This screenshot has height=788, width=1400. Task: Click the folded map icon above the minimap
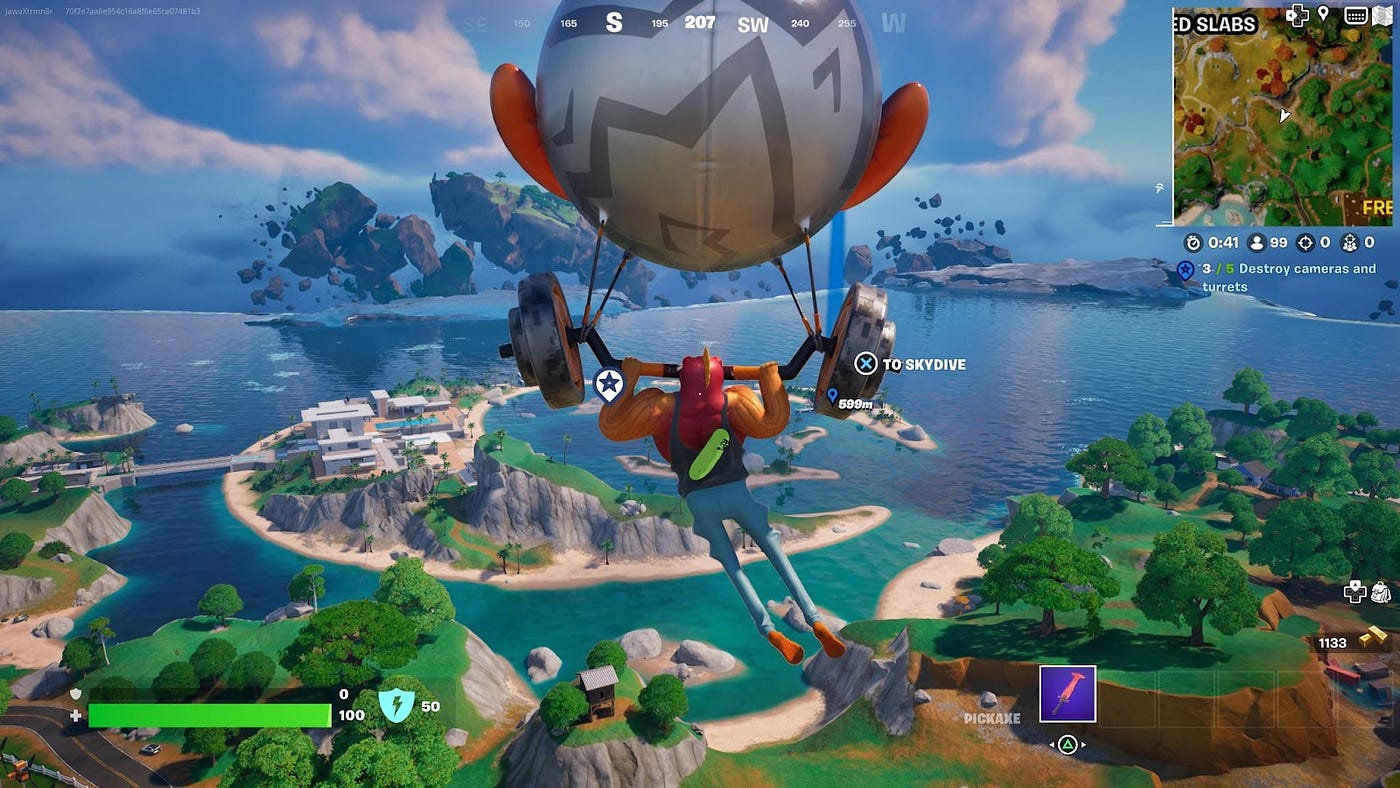pos(1384,15)
